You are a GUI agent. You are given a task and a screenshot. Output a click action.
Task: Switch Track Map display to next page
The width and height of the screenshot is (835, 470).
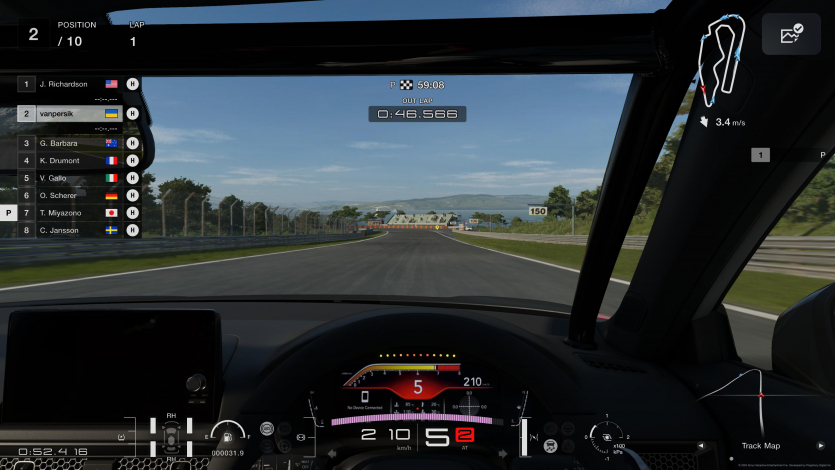click(821, 446)
